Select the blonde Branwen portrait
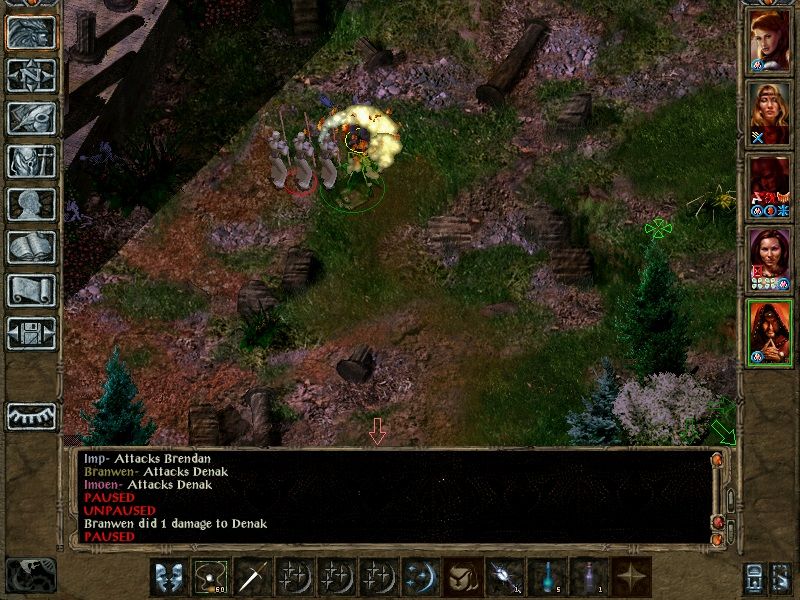The height and width of the screenshot is (600, 800). pos(769,115)
